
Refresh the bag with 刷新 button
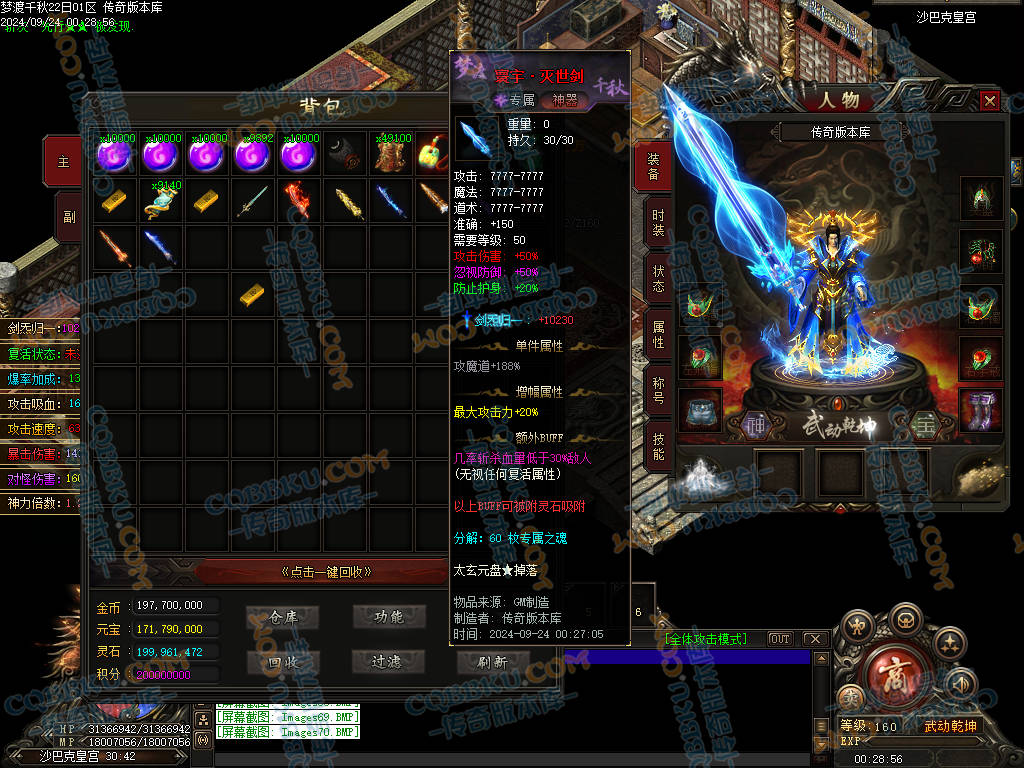tap(492, 661)
